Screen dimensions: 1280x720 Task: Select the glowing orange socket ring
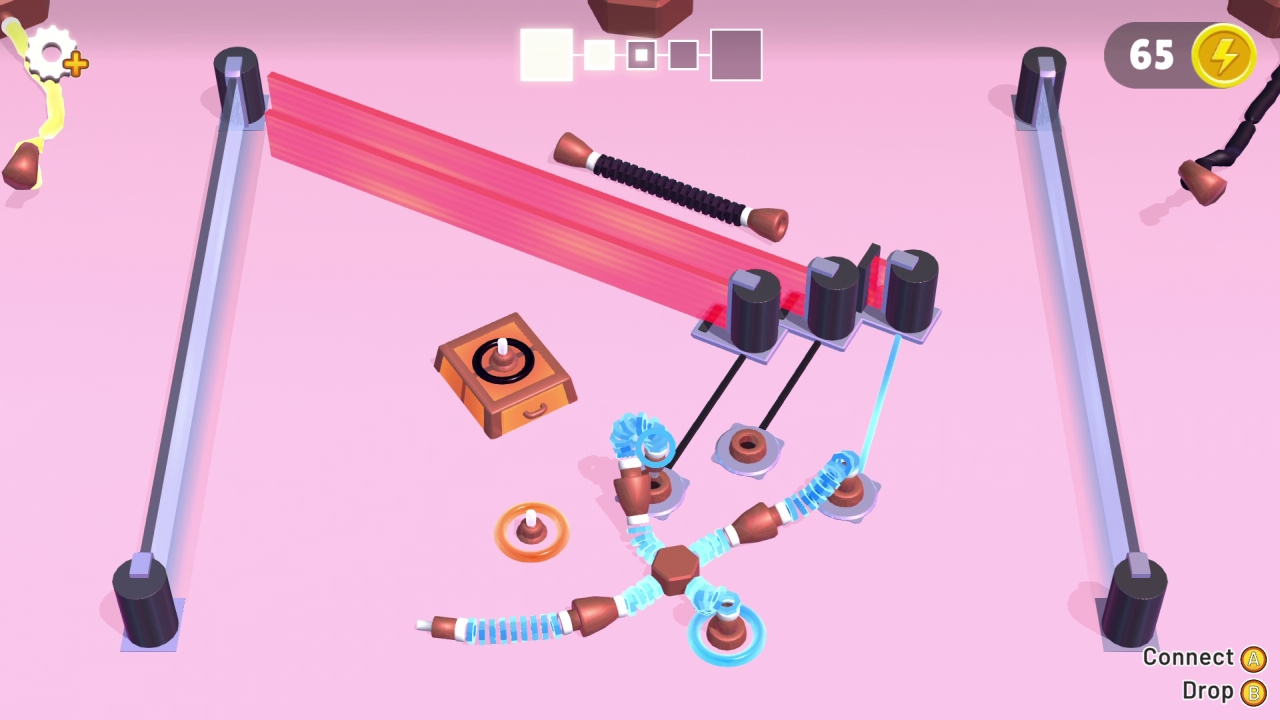click(x=530, y=530)
